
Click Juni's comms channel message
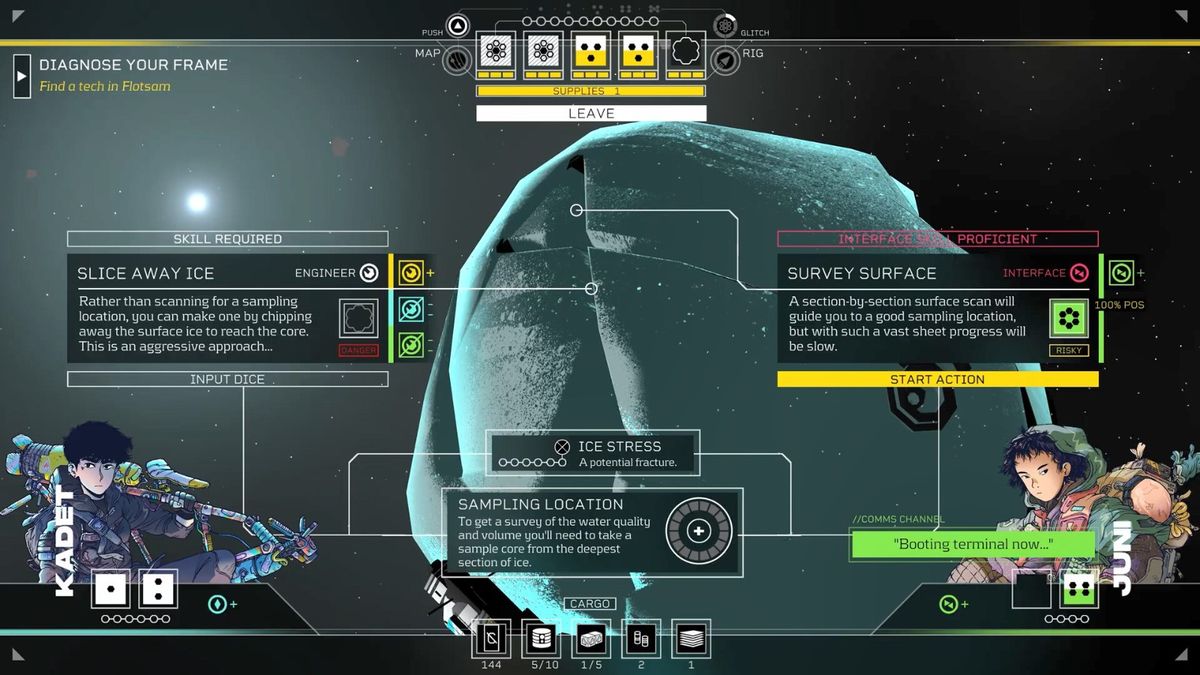coord(959,545)
